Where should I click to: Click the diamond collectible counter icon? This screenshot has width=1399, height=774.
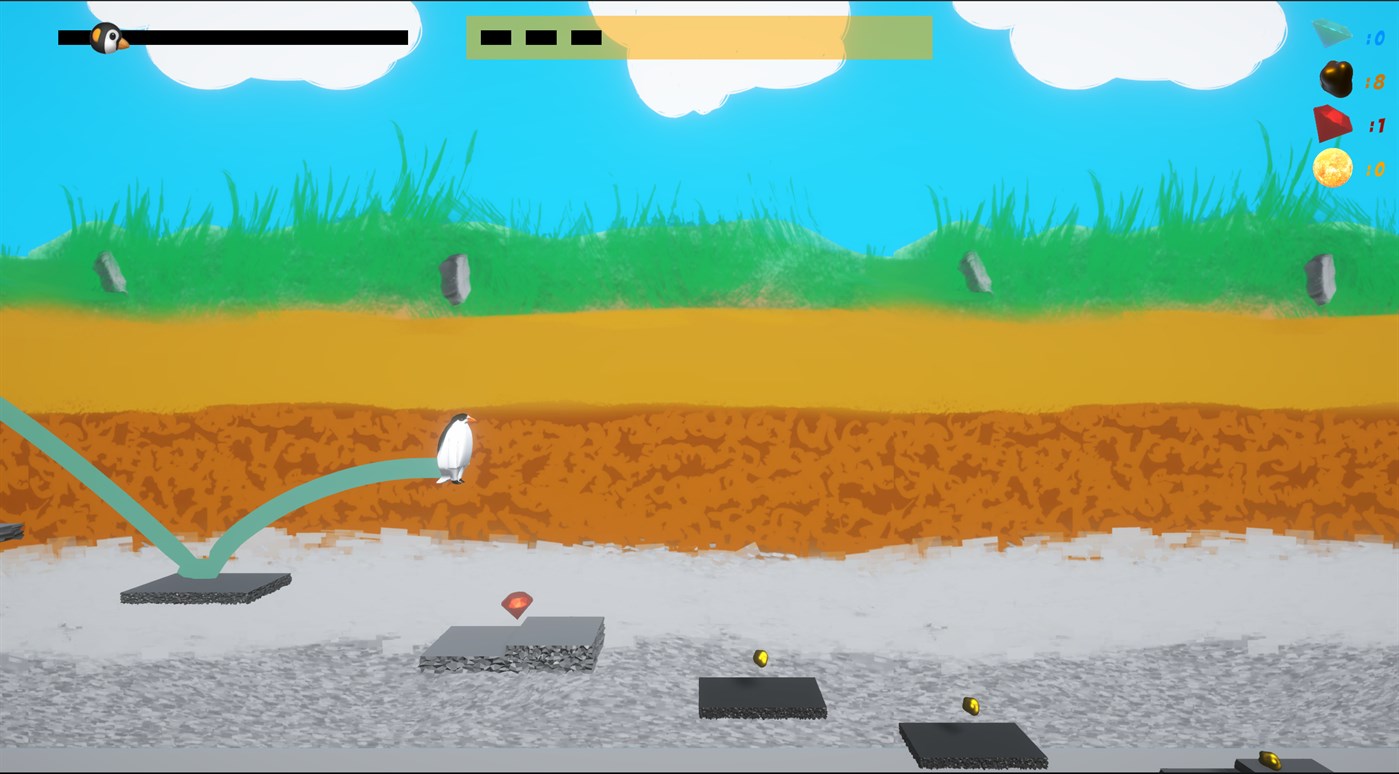[x=1330, y=33]
